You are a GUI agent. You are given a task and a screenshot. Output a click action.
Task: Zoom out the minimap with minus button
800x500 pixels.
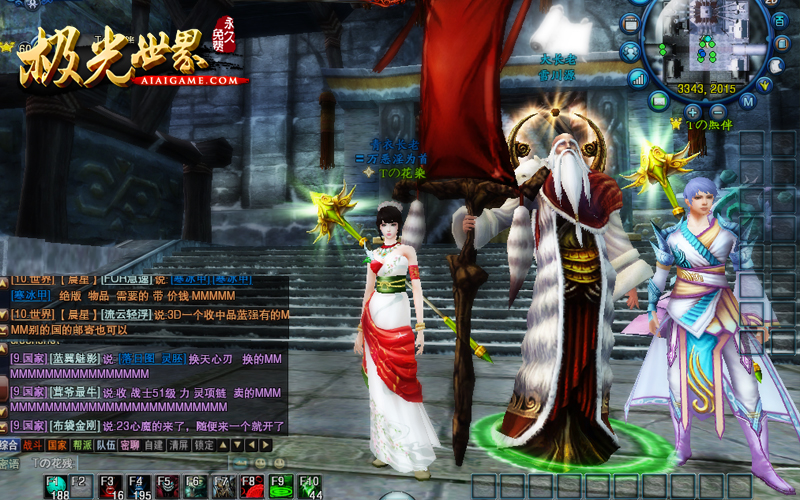pyautogui.click(x=720, y=112)
